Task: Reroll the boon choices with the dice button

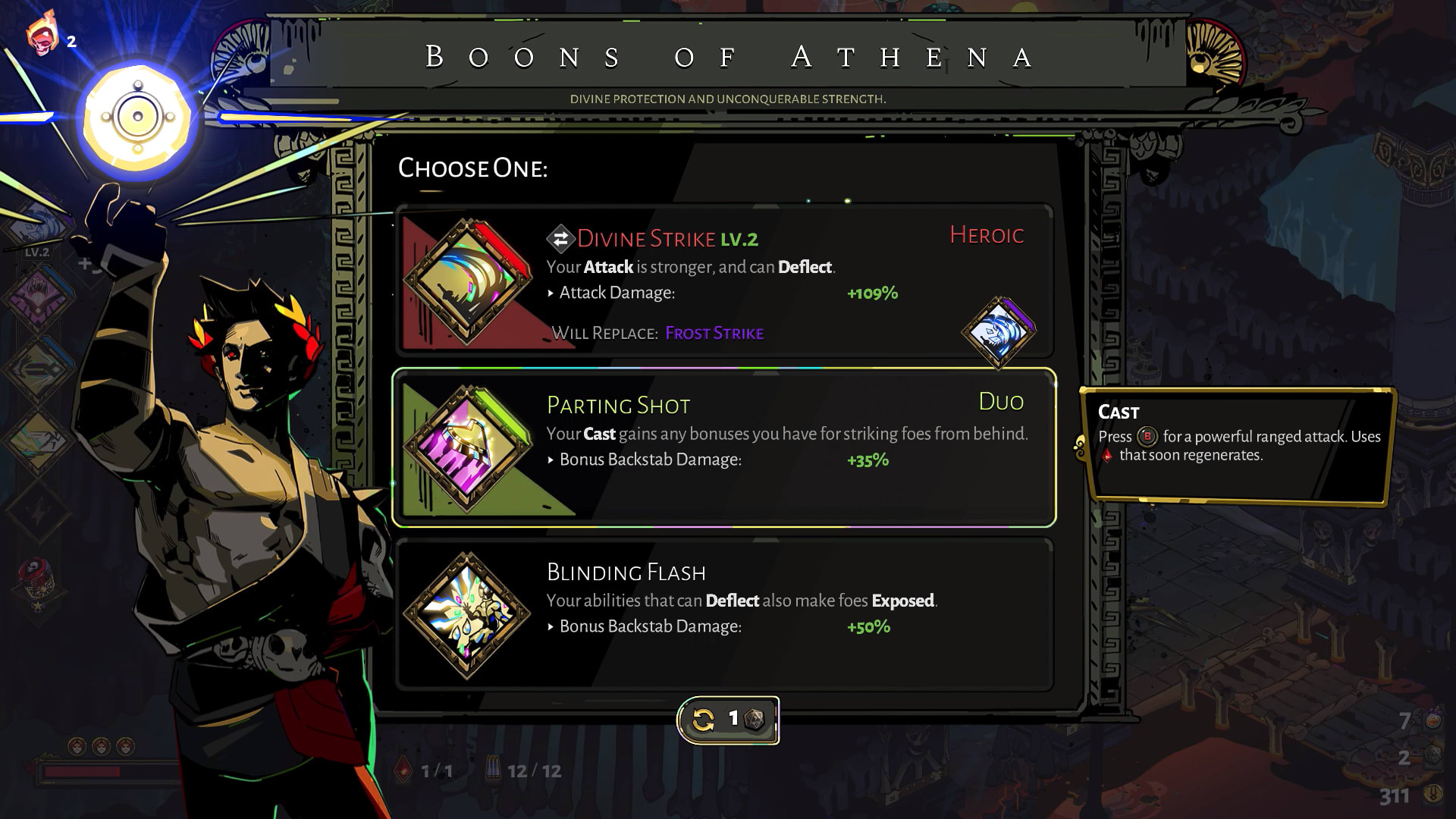Action: [x=728, y=720]
